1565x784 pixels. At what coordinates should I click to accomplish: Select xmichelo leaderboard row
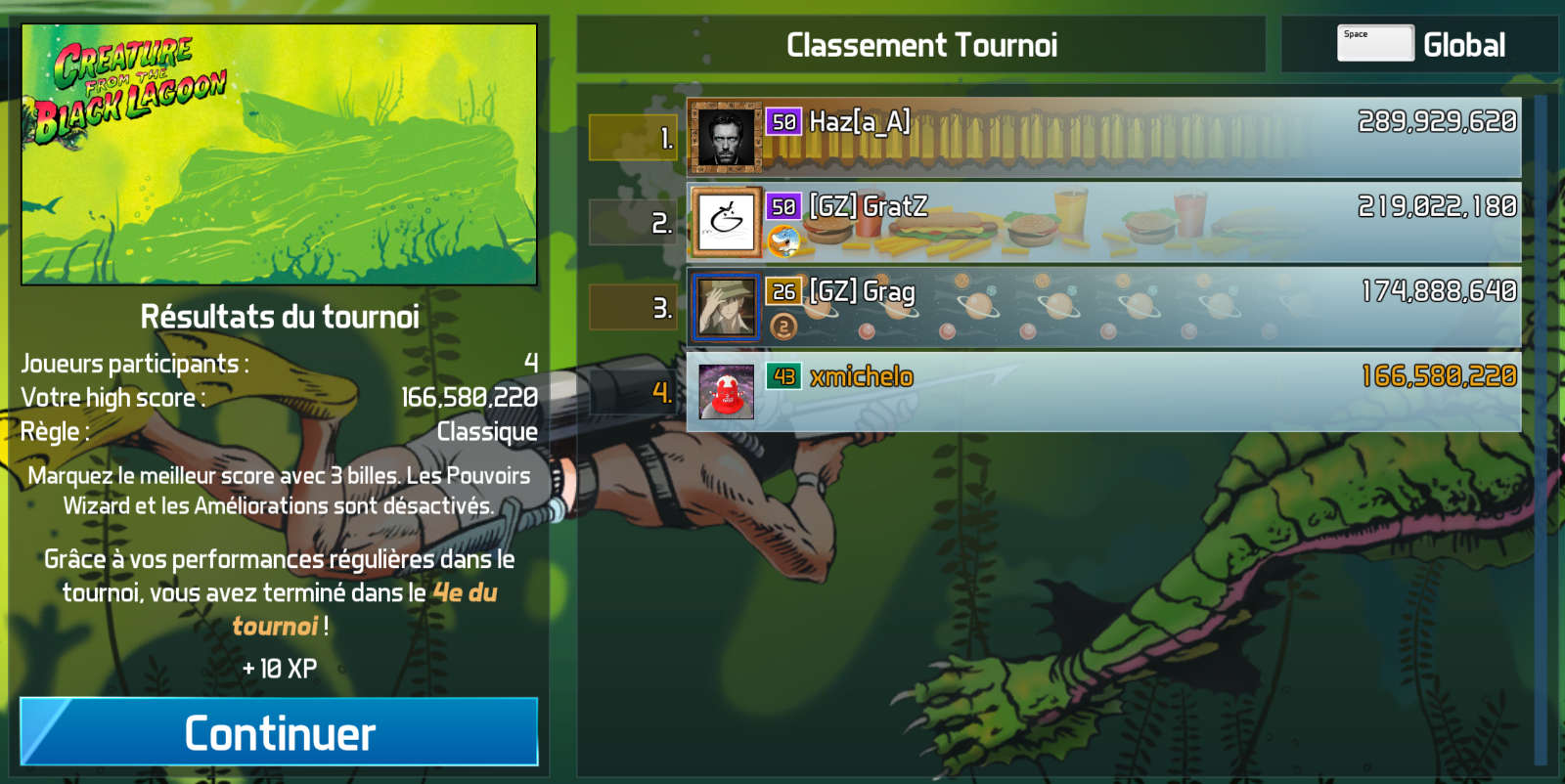(x=1103, y=391)
